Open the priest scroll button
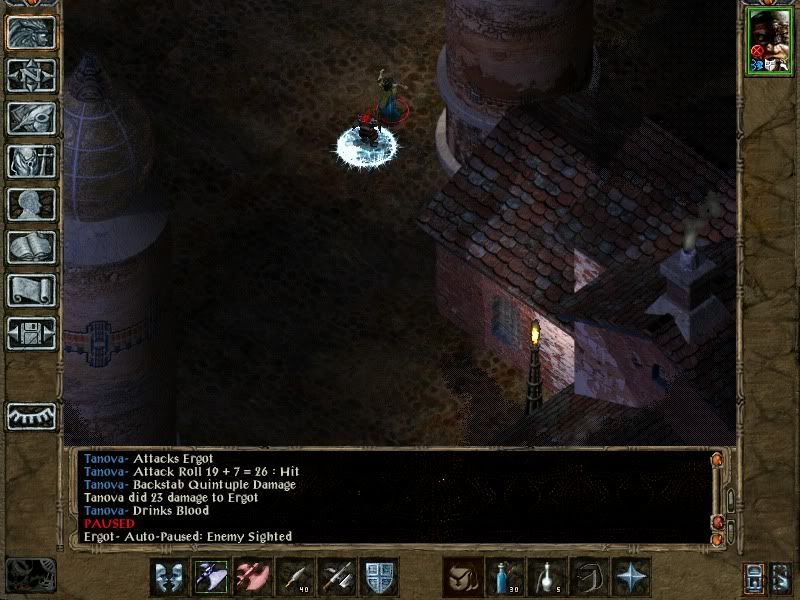The image size is (800, 600). [x=32, y=290]
